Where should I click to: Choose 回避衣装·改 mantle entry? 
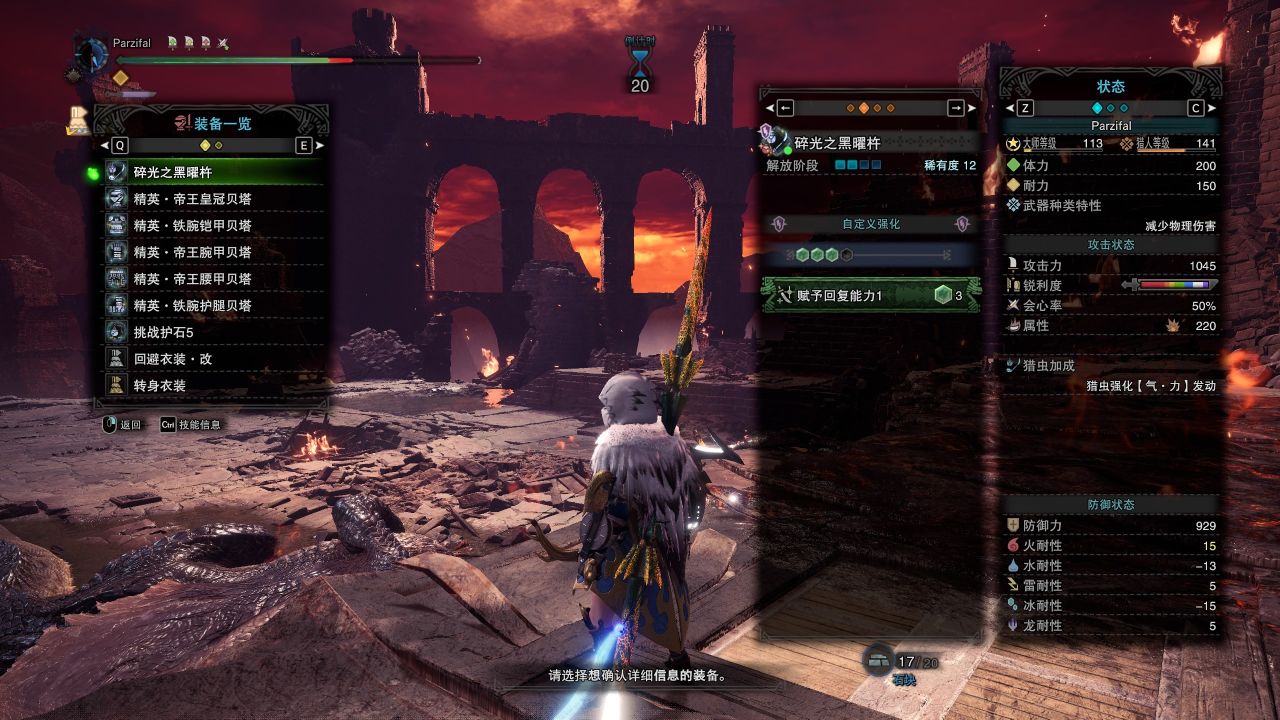[x=214, y=358]
